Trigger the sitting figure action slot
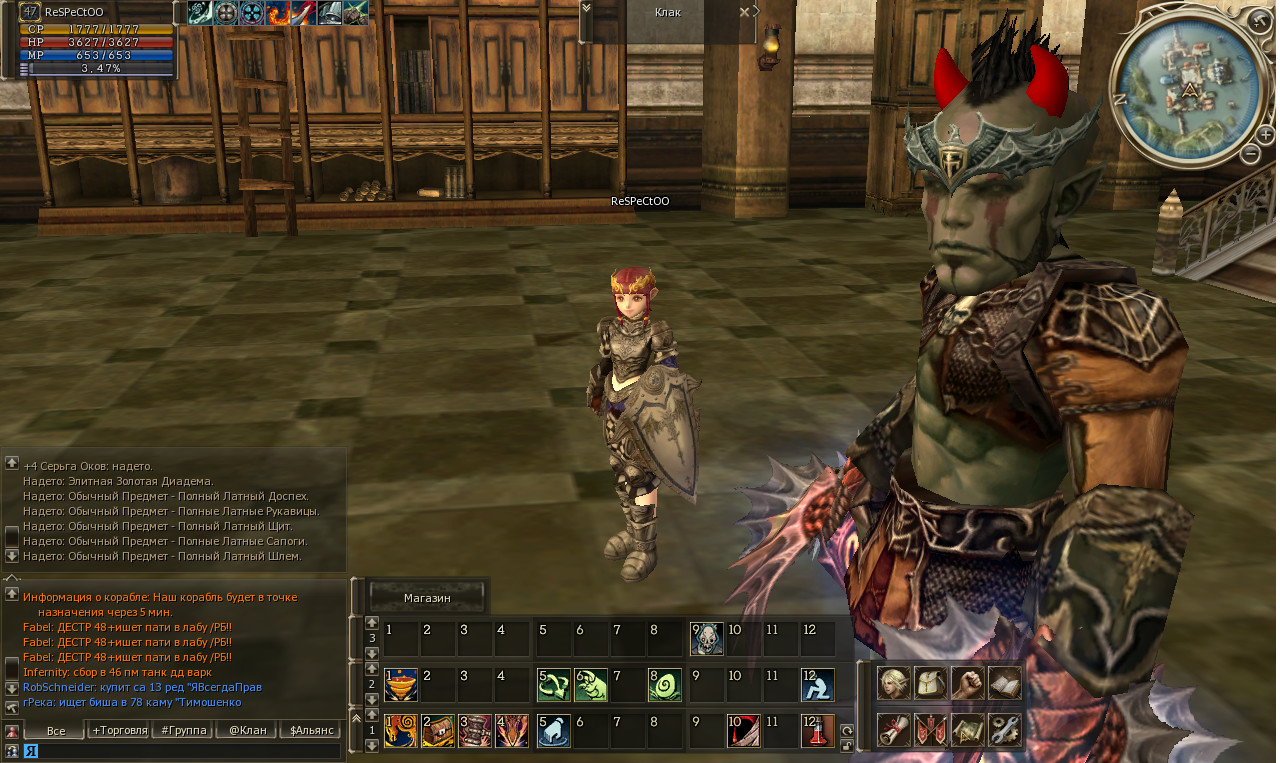 tap(818, 684)
